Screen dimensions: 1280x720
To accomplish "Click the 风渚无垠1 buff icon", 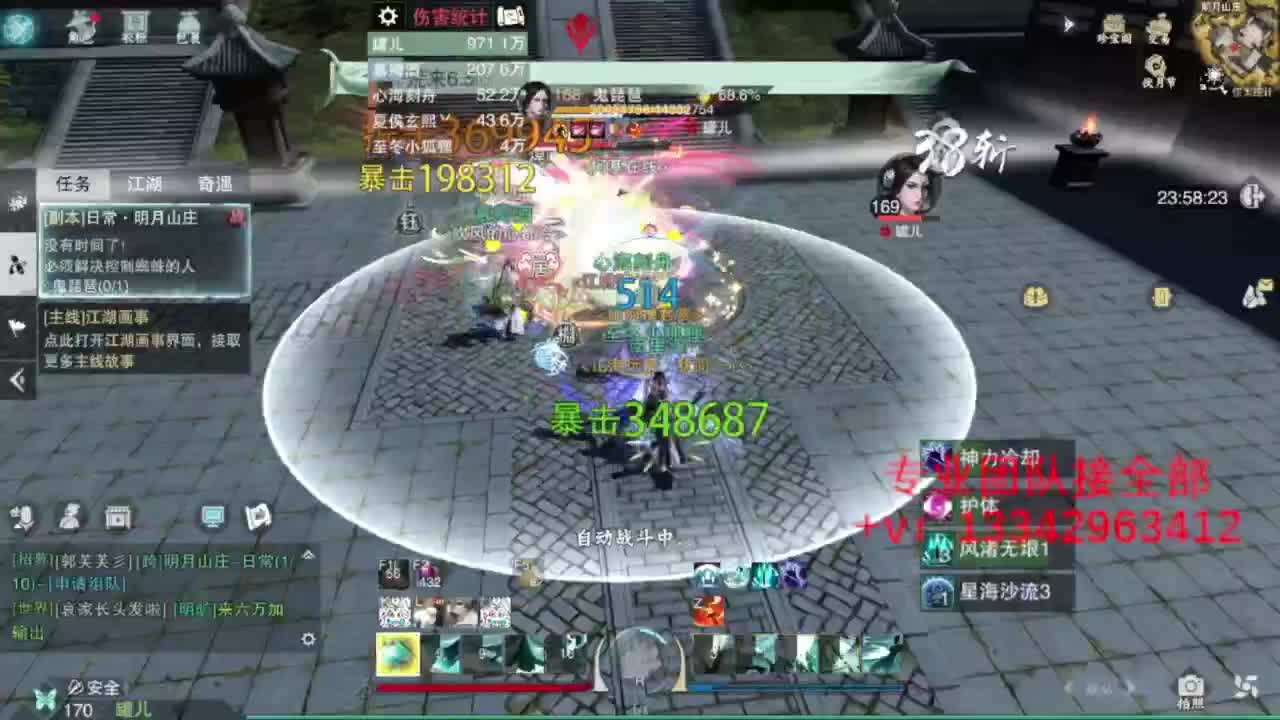I will coord(936,549).
